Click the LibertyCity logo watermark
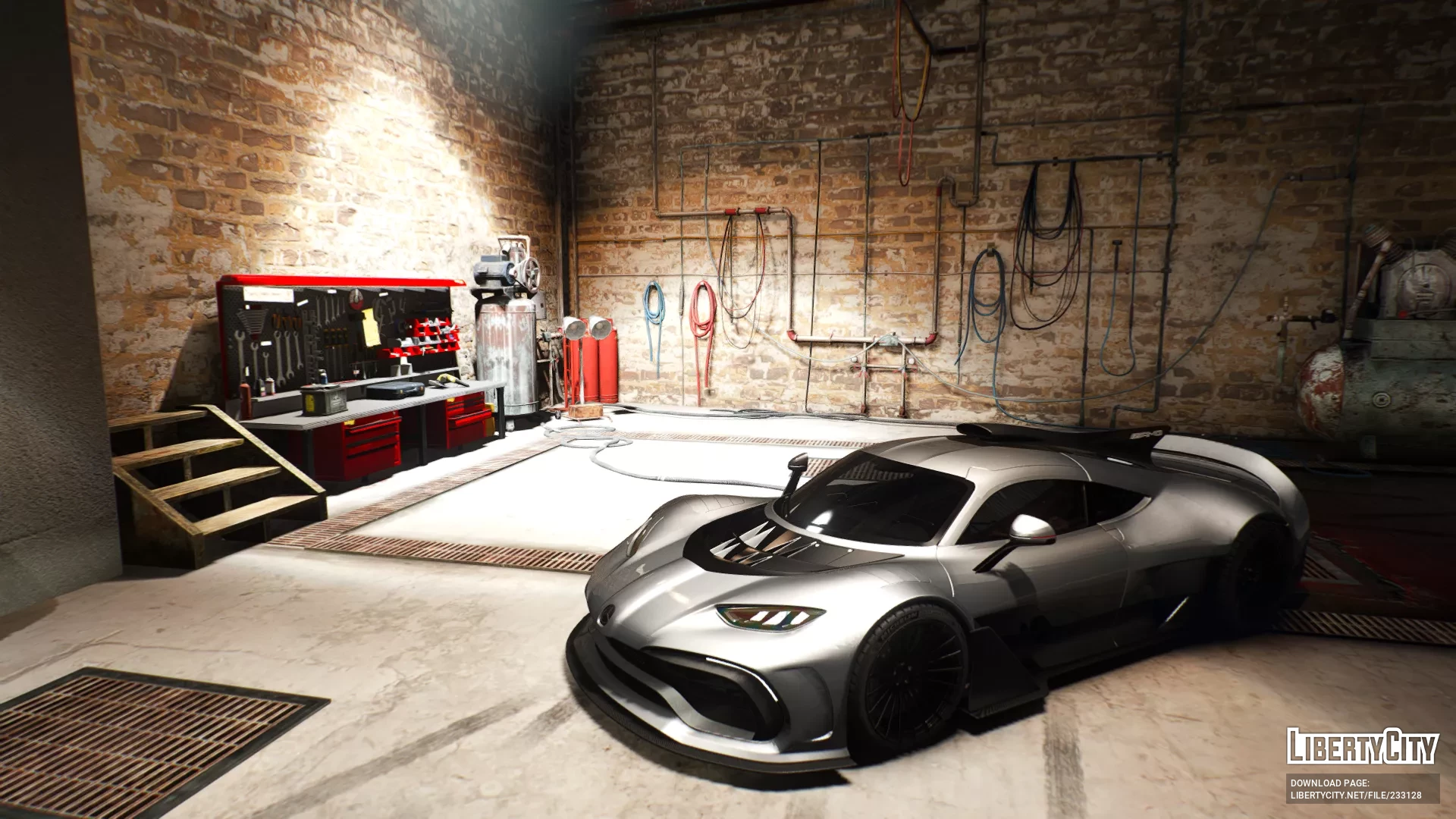1456x819 pixels. 1362,746
